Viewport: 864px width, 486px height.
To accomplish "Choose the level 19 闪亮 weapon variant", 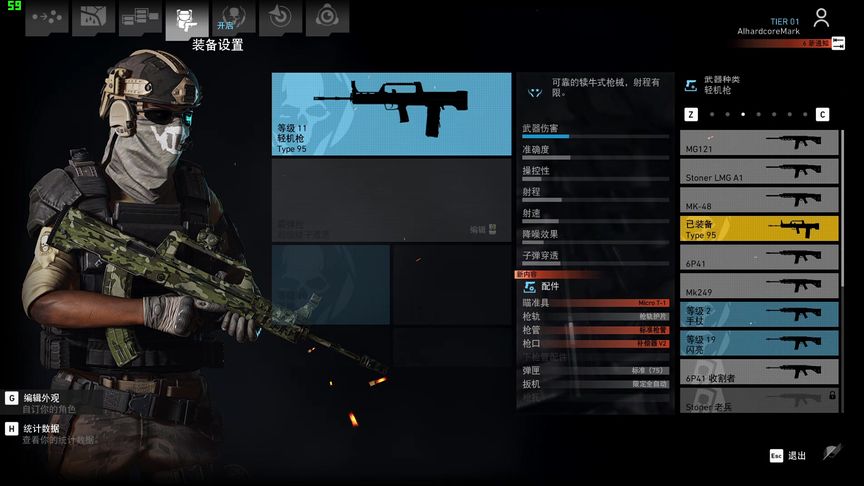I will 760,344.
